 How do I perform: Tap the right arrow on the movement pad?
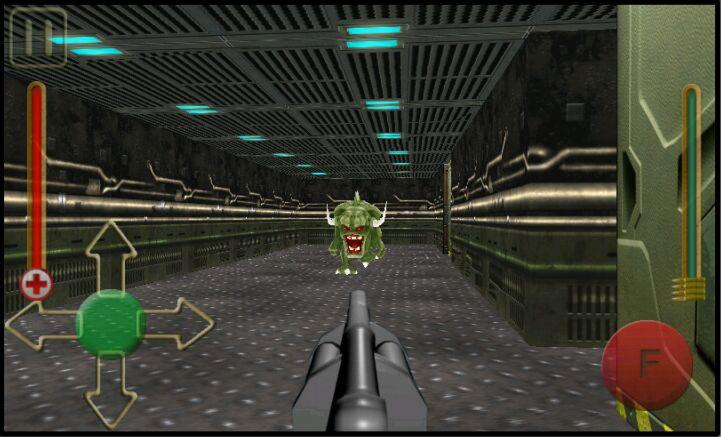(186, 323)
